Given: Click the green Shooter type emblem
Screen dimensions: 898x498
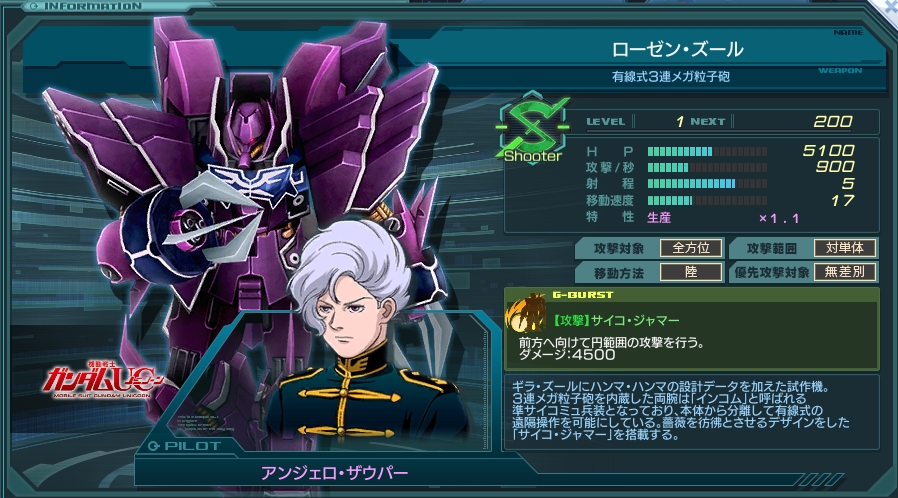Looking at the screenshot, I should click(532, 128).
